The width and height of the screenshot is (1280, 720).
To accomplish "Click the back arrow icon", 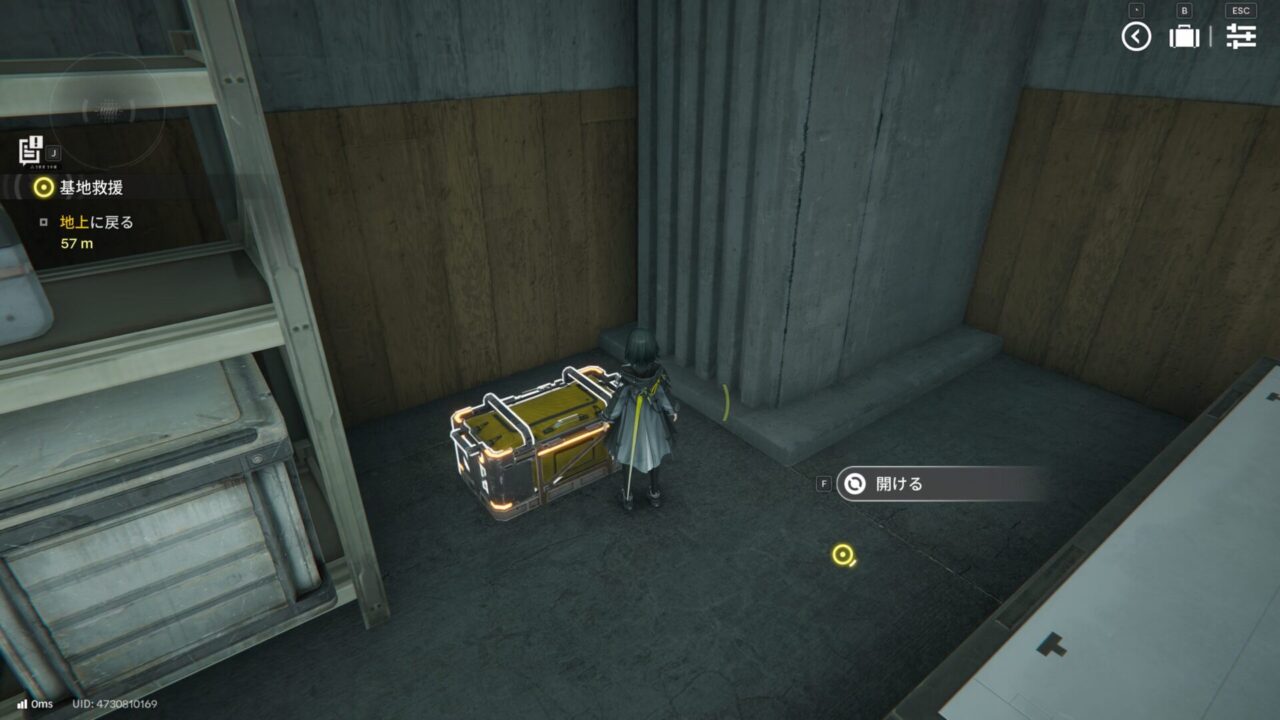I will pyautogui.click(x=1136, y=37).
